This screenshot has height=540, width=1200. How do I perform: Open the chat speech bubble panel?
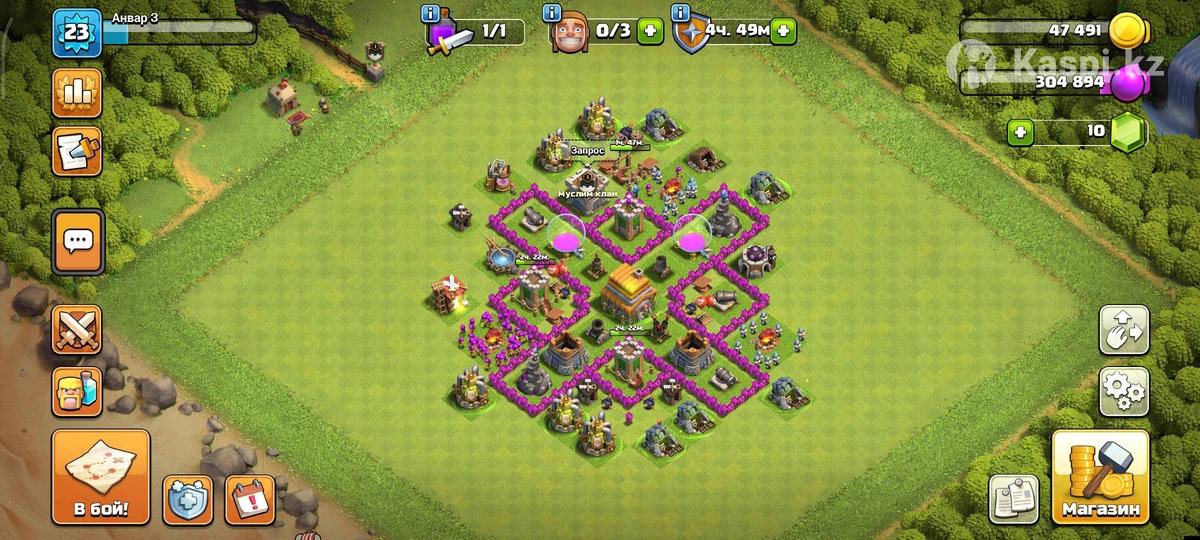coord(77,241)
